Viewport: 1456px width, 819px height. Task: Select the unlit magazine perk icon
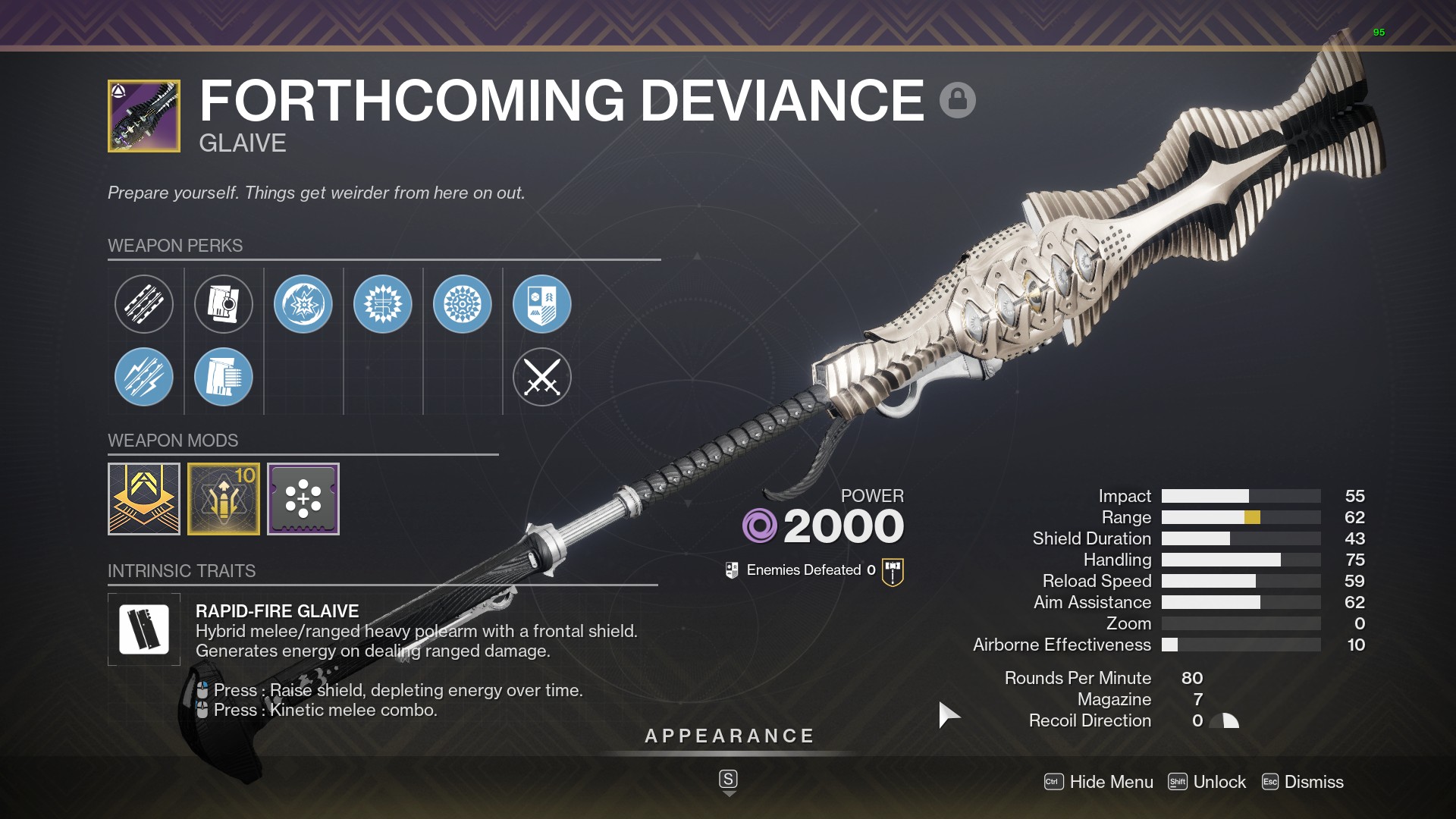[x=224, y=304]
